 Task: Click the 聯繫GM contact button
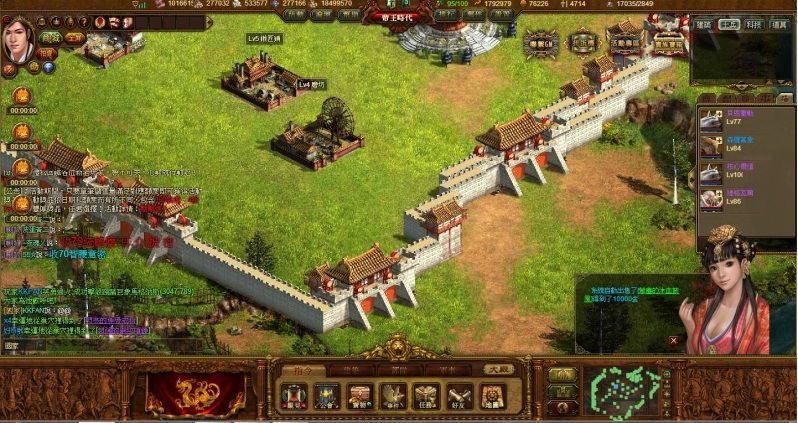(543, 42)
